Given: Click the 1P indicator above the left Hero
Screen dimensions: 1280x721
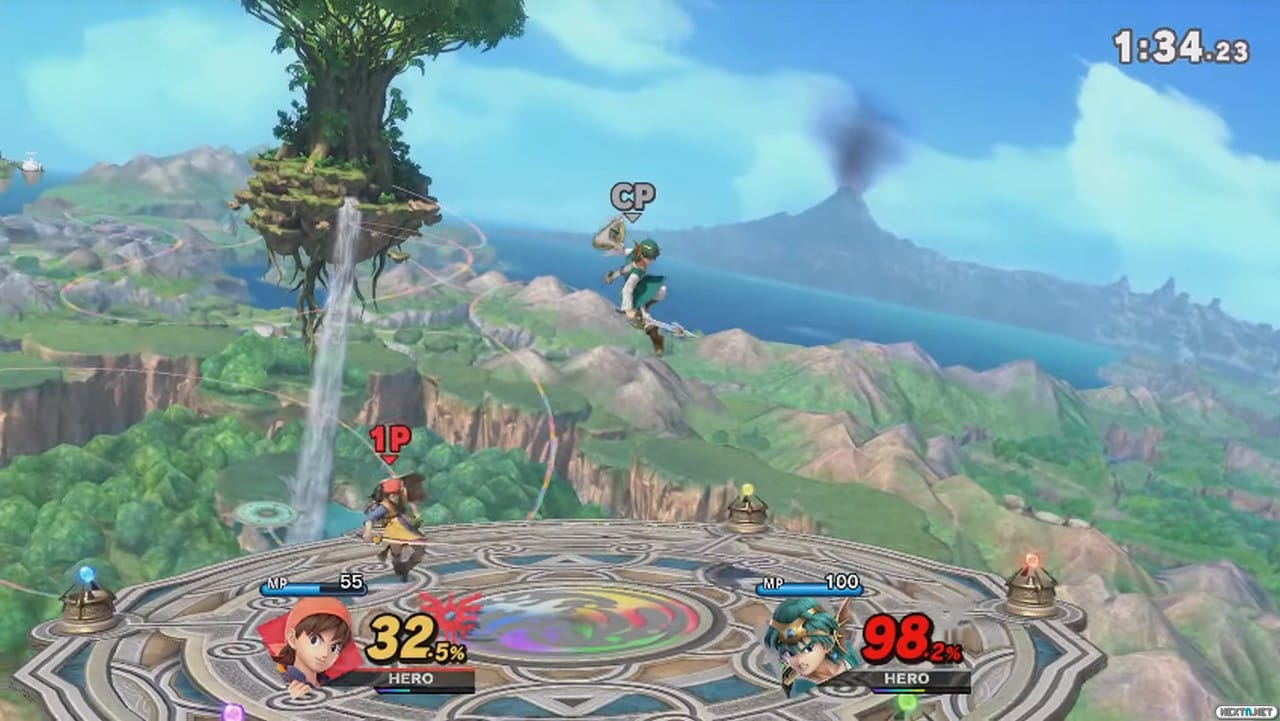Looking at the screenshot, I should (x=388, y=439).
